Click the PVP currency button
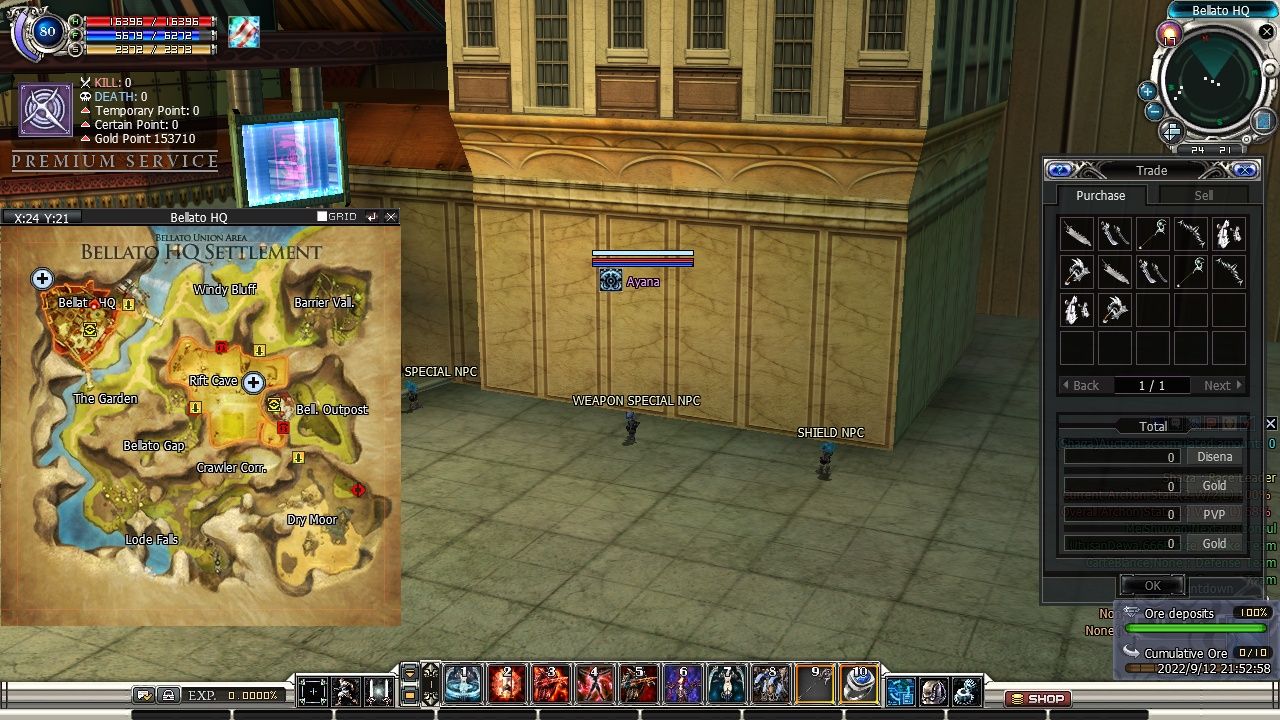Viewport: 1280px width, 720px height. tap(1213, 513)
